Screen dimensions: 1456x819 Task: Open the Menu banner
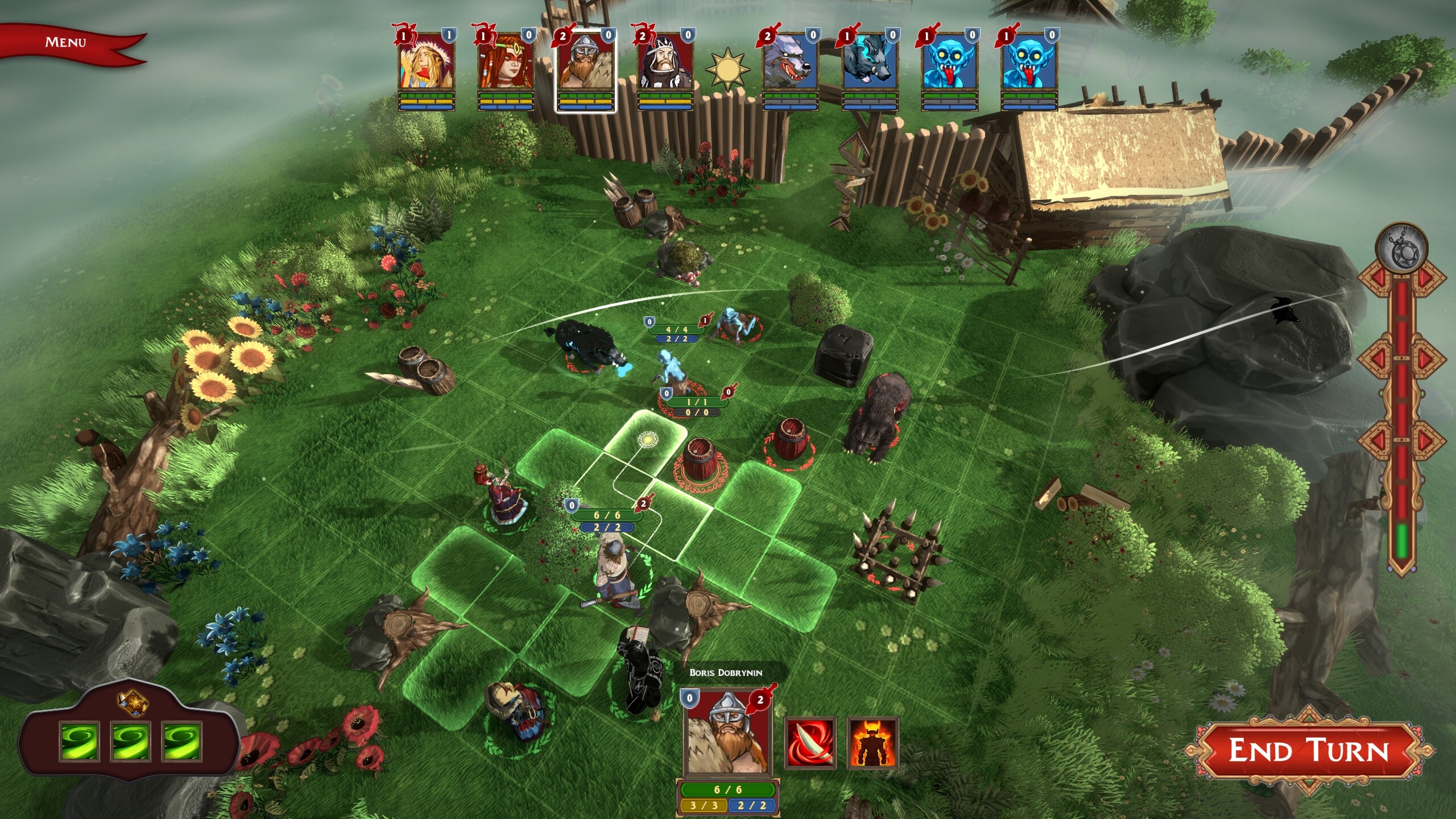[x=65, y=41]
